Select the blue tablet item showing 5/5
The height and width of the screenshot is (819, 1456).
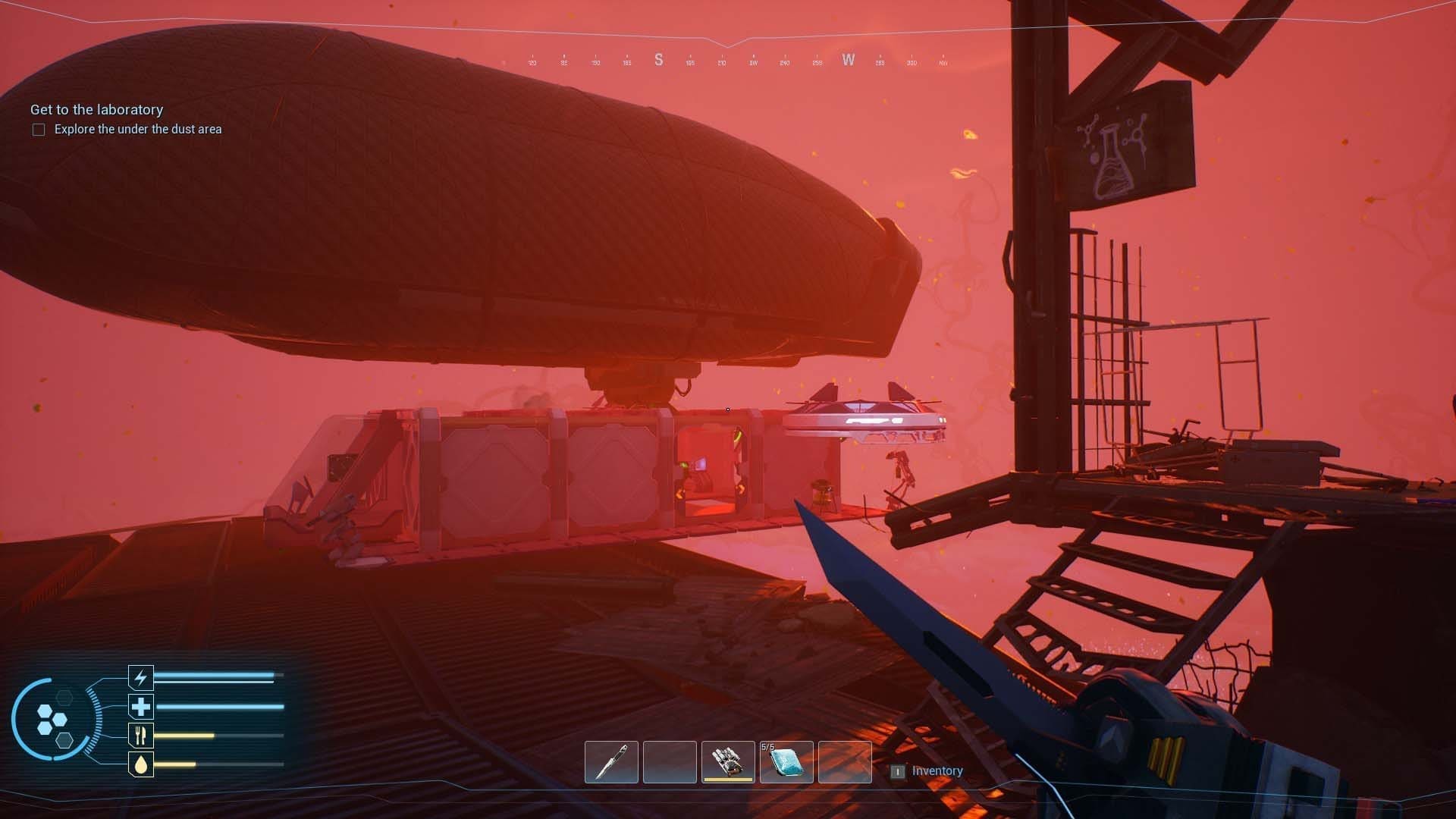pyautogui.click(x=786, y=762)
